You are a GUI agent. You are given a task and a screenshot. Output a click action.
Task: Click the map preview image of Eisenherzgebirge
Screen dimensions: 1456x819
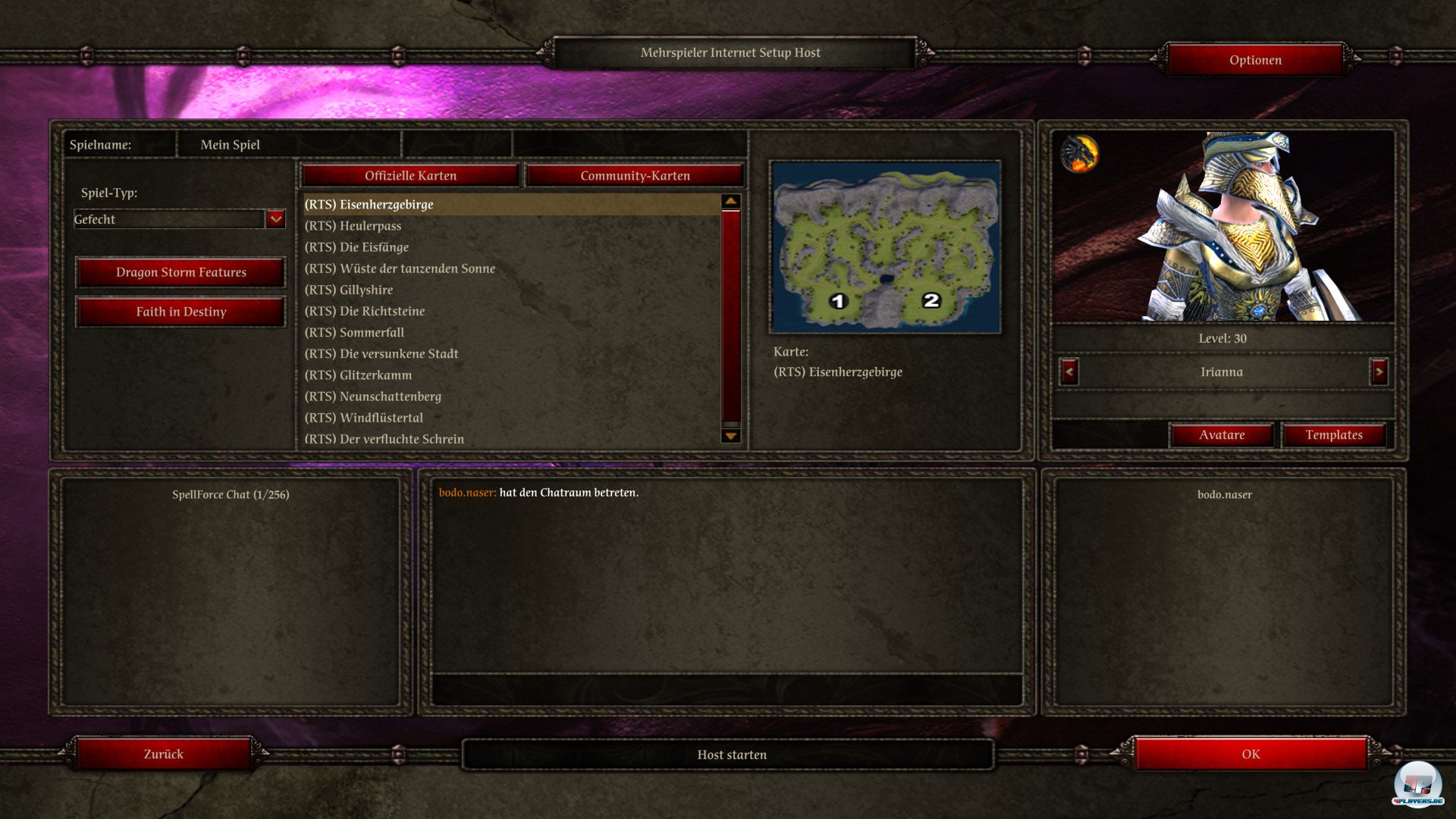885,246
